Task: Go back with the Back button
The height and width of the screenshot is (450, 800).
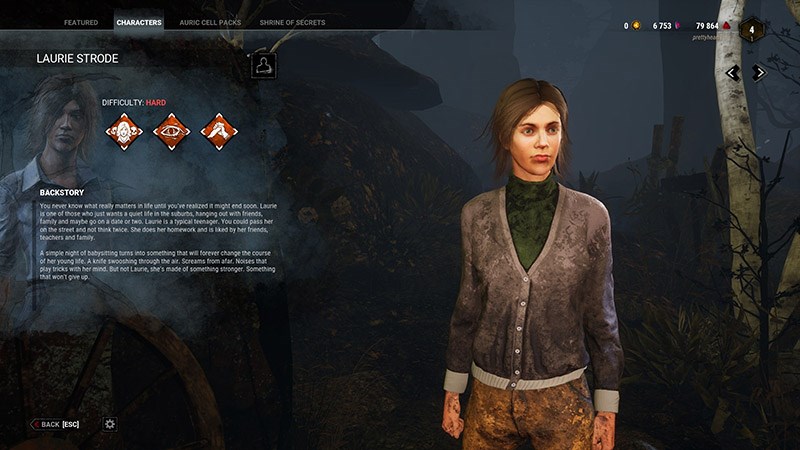Action: 55,424
